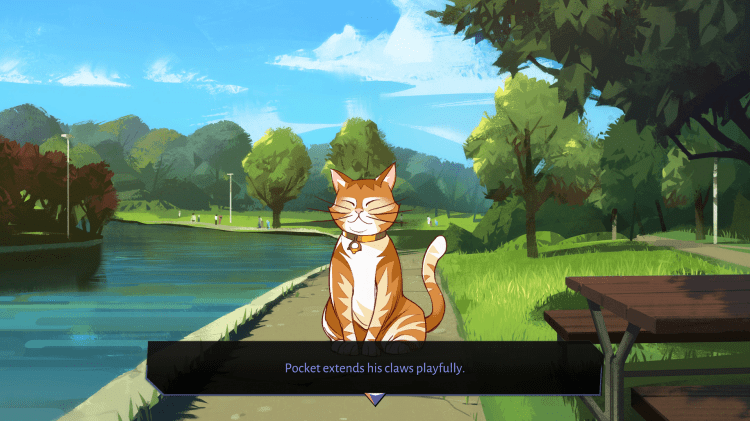The height and width of the screenshot is (421, 750).
Task: Click the dialogue box to advance the text
Action: (x=374, y=367)
